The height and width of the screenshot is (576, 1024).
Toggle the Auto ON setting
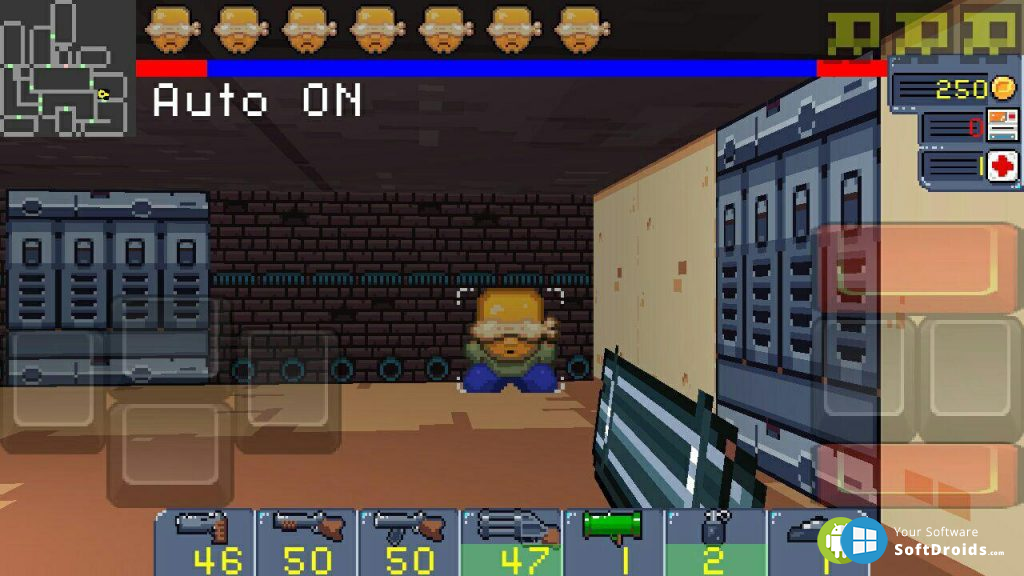pos(257,101)
